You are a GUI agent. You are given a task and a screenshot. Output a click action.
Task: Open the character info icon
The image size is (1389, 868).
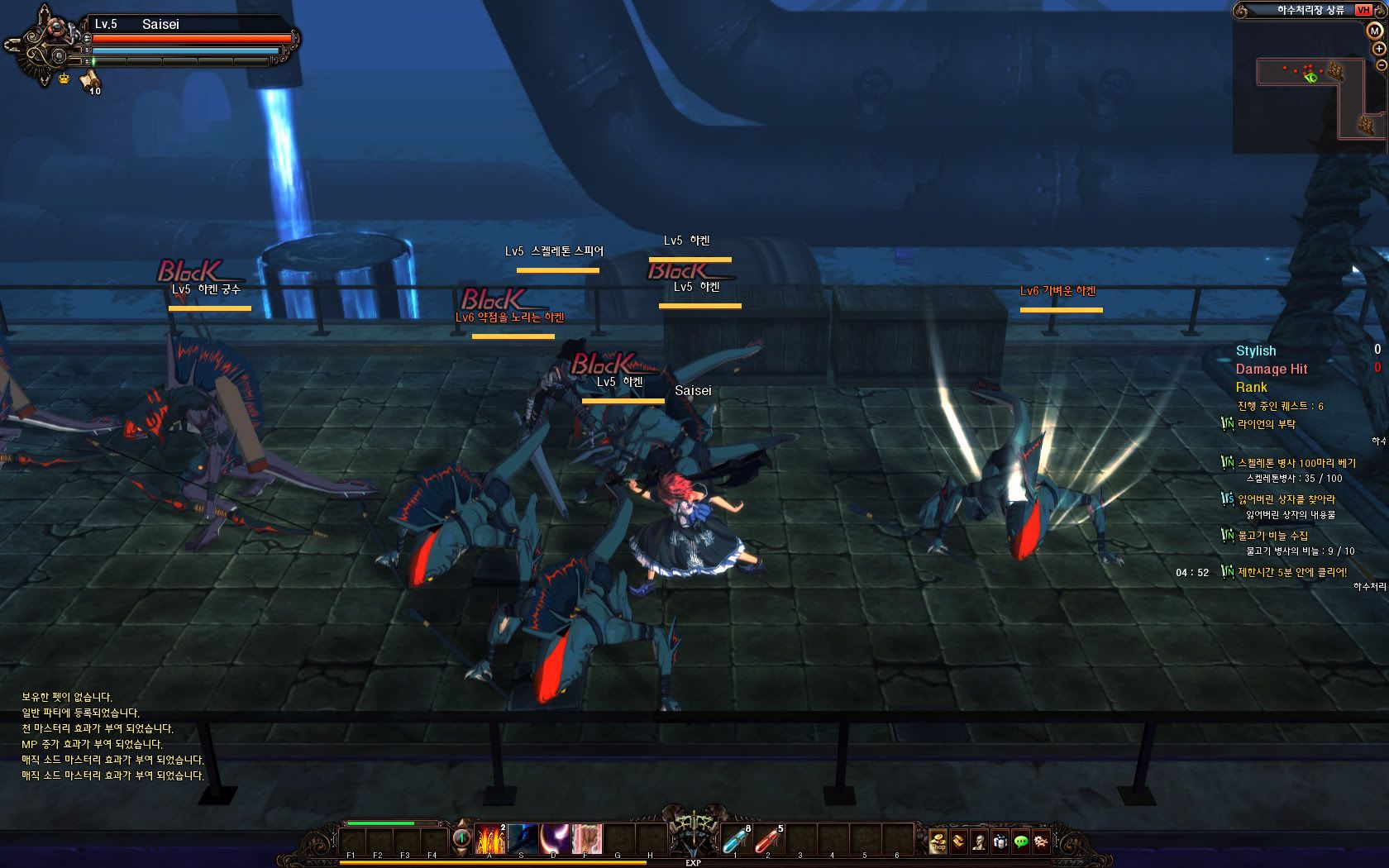979,842
